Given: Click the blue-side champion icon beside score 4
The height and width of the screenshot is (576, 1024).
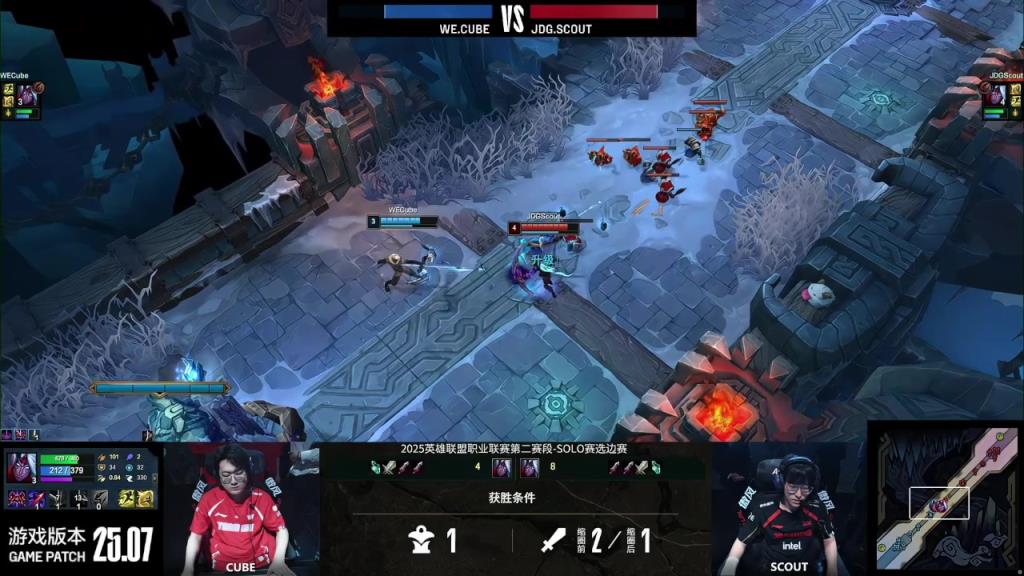Looking at the screenshot, I should pyautogui.click(x=501, y=467).
